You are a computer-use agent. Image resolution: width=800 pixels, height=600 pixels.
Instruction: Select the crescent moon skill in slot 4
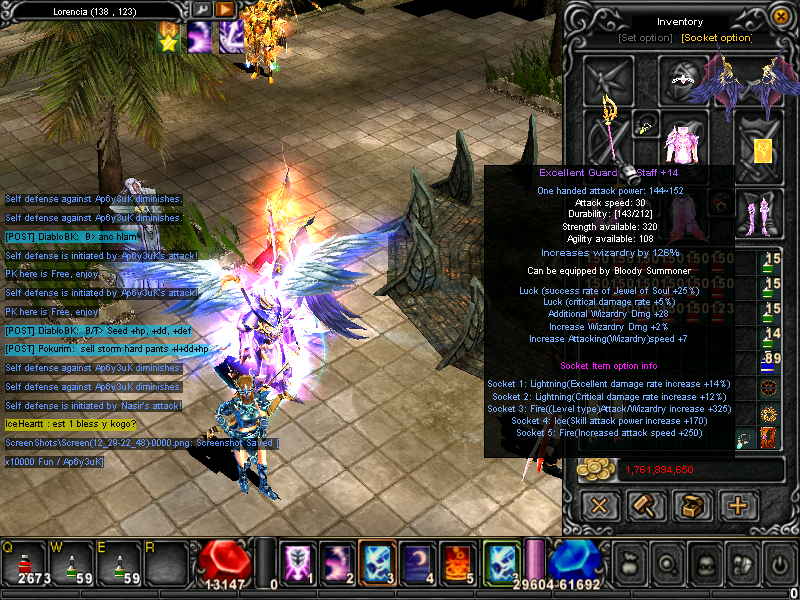click(417, 563)
